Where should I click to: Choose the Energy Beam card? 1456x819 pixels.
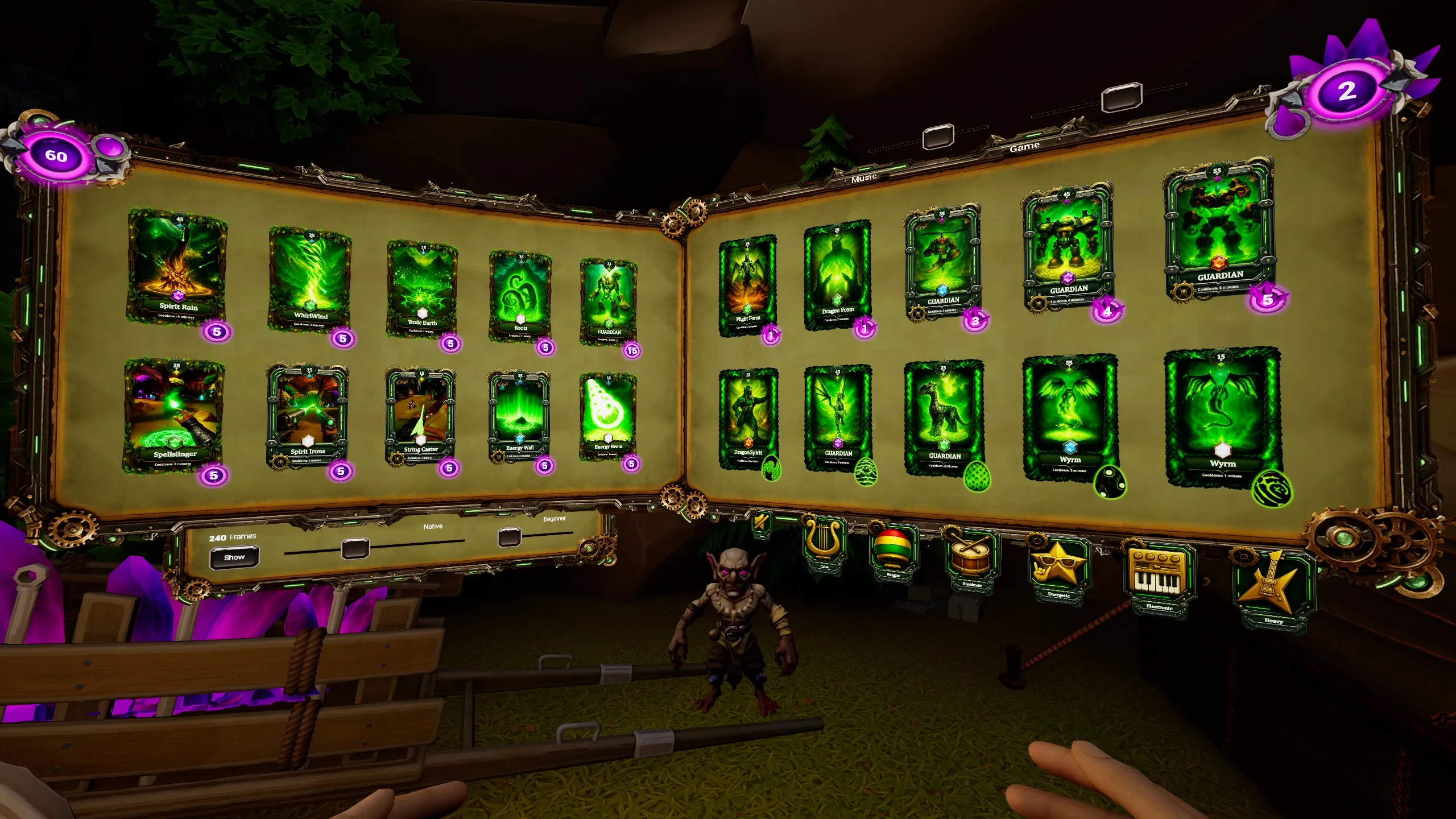pos(607,416)
